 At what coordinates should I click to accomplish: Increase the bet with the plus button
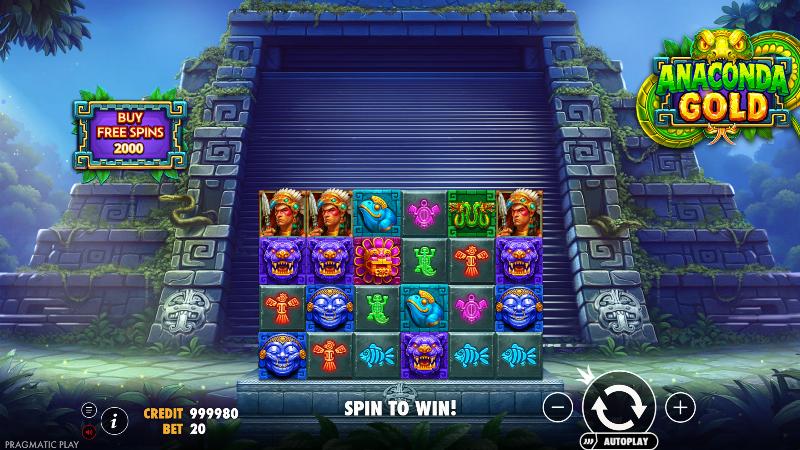680,407
